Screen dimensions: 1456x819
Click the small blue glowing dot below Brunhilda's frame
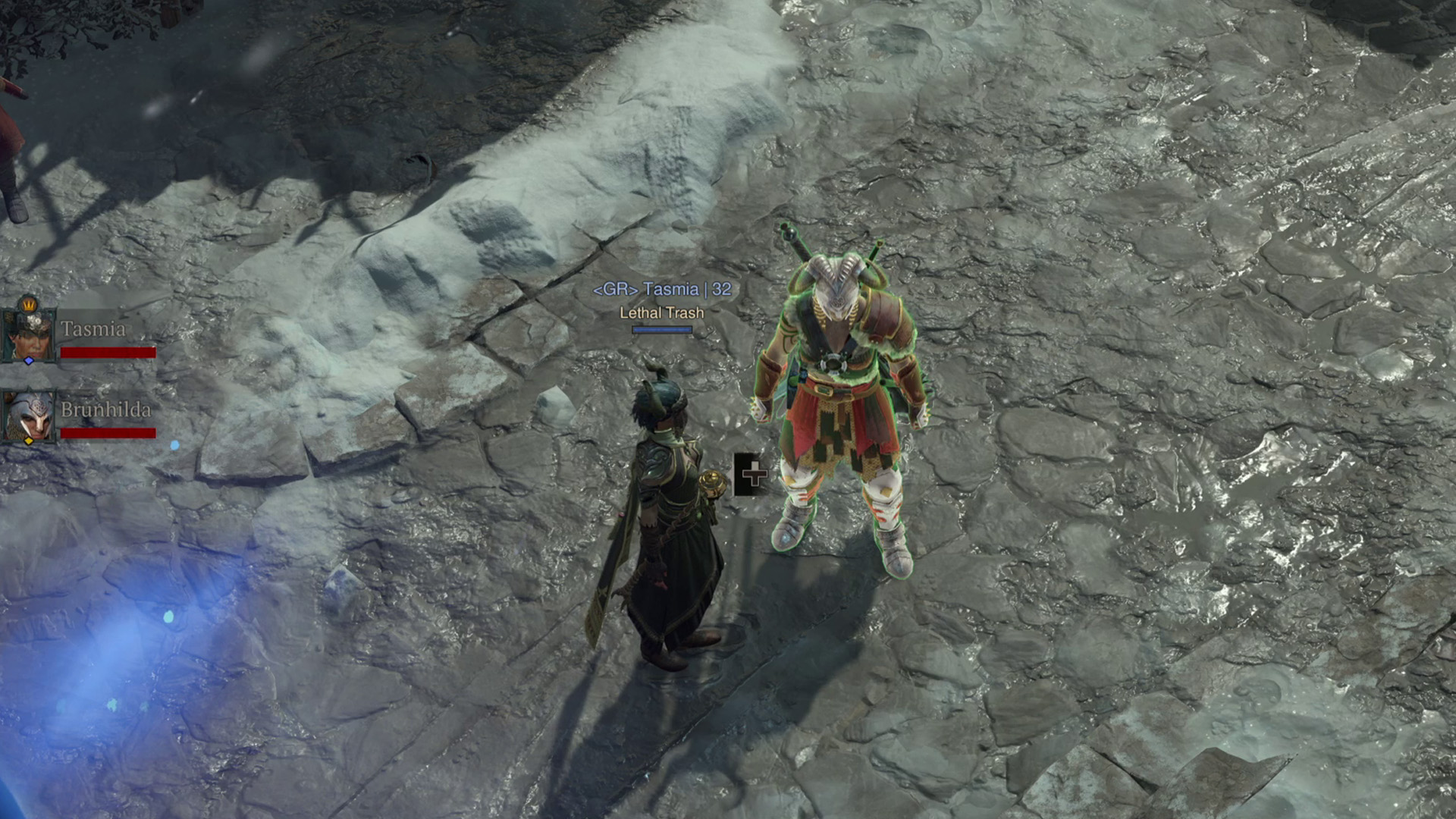[174, 446]
